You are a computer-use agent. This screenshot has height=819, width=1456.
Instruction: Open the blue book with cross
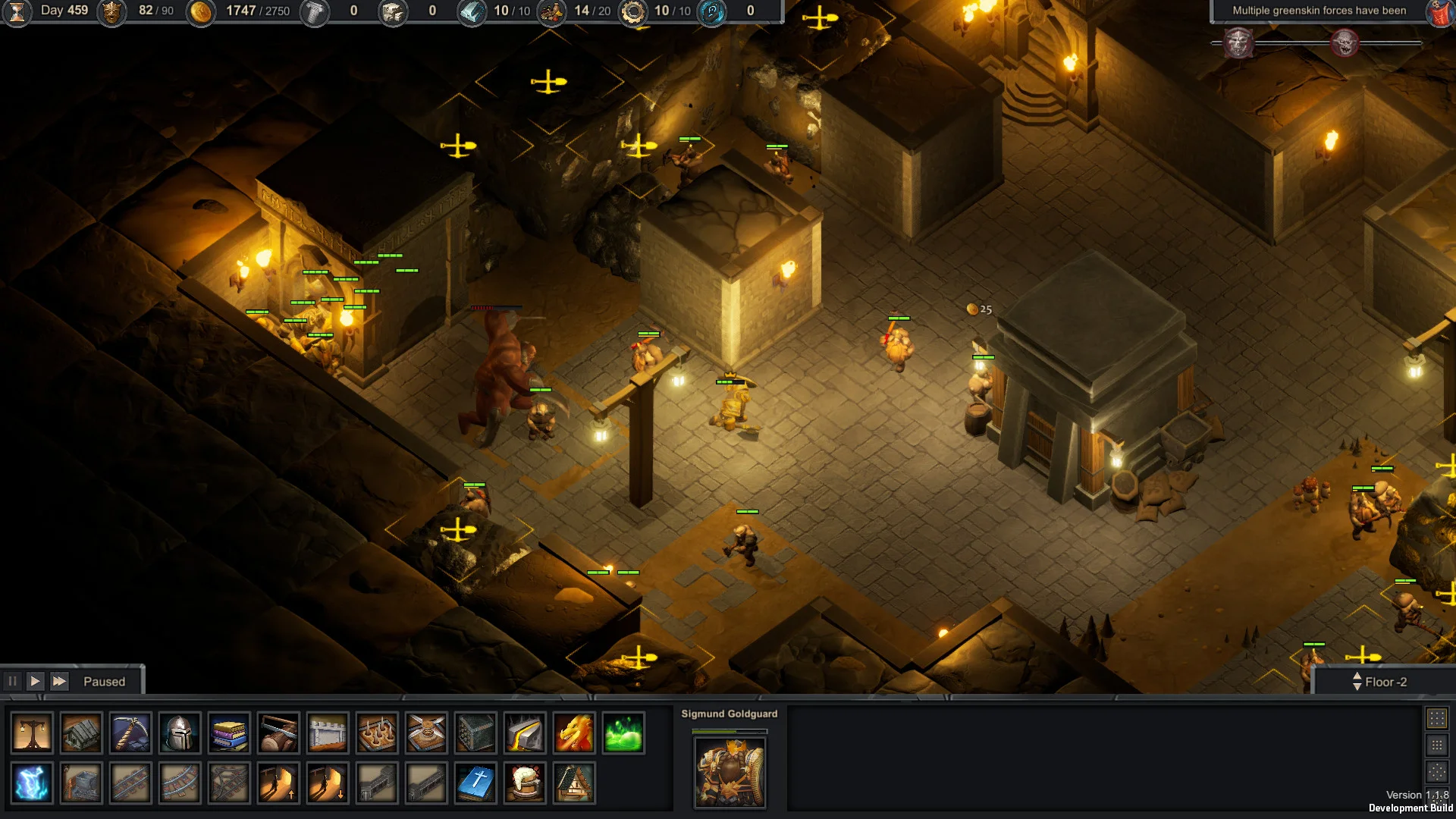pyautogui.click(x=475, y=783)
